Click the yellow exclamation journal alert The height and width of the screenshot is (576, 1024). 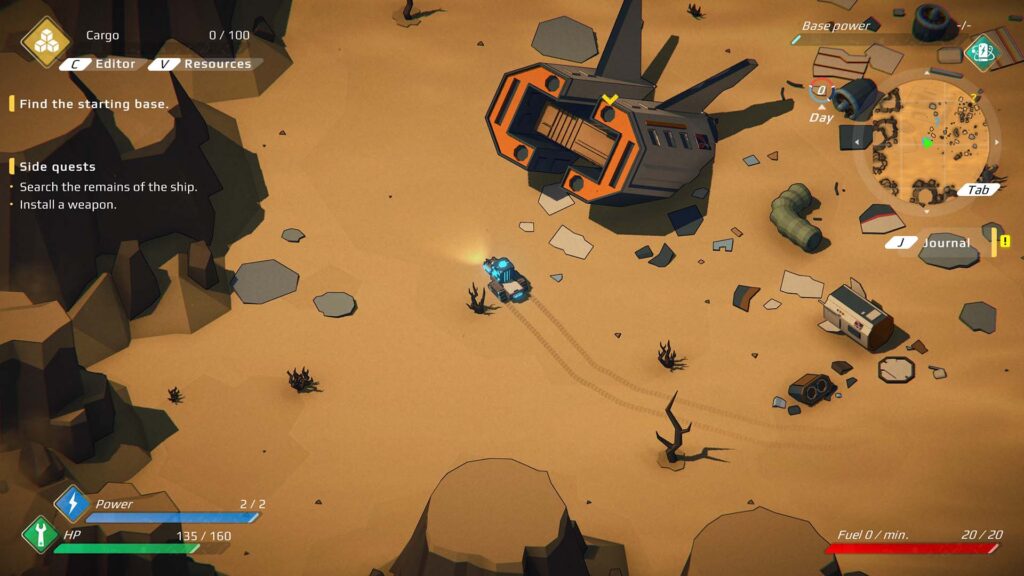(x=1003, y=242)
